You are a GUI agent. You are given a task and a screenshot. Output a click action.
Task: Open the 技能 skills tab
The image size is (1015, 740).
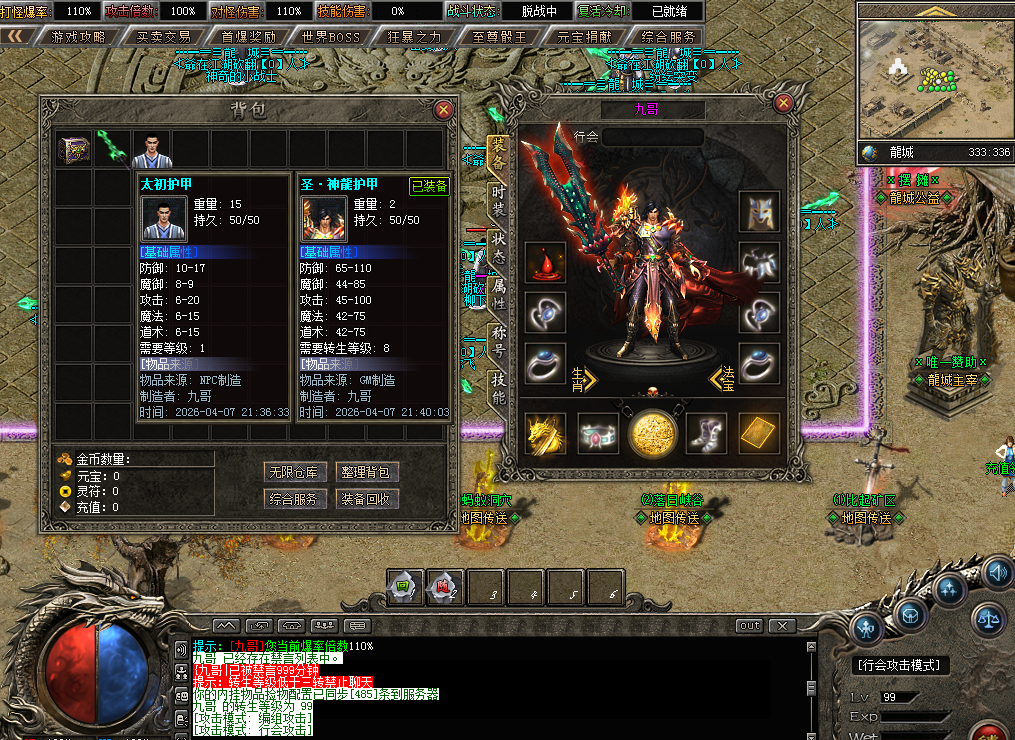(498, 386)
